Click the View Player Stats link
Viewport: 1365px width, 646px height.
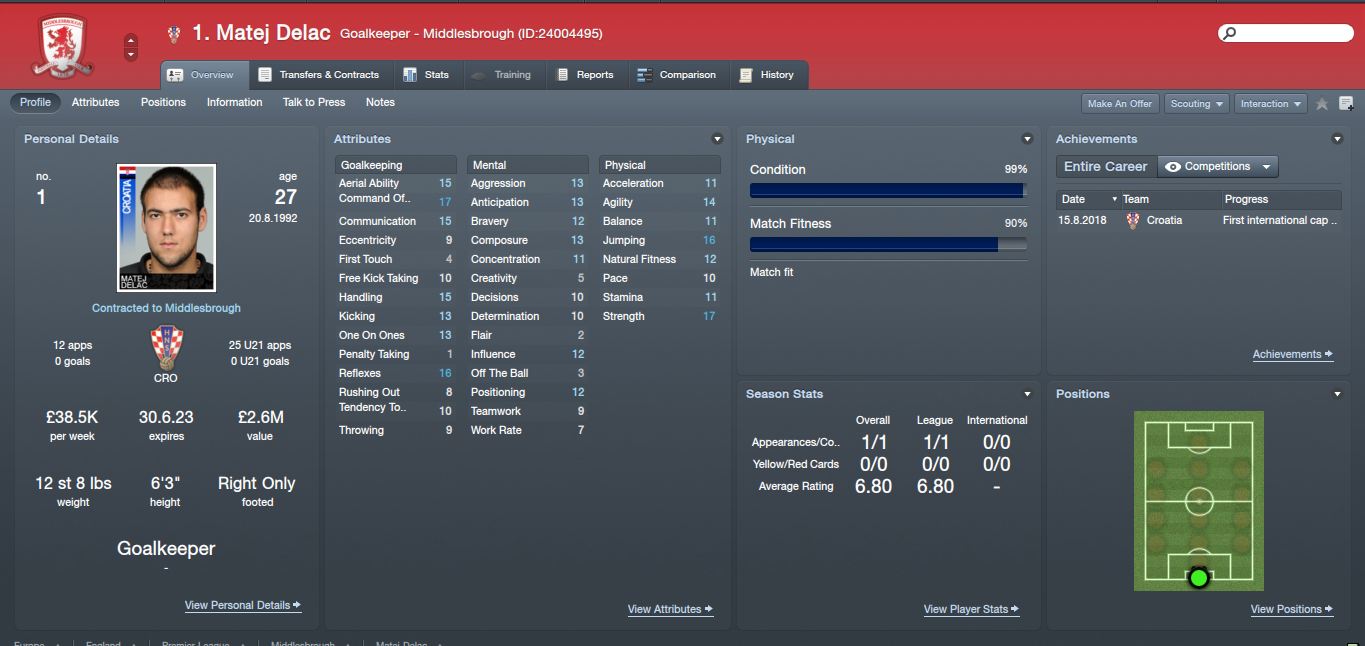971,610
